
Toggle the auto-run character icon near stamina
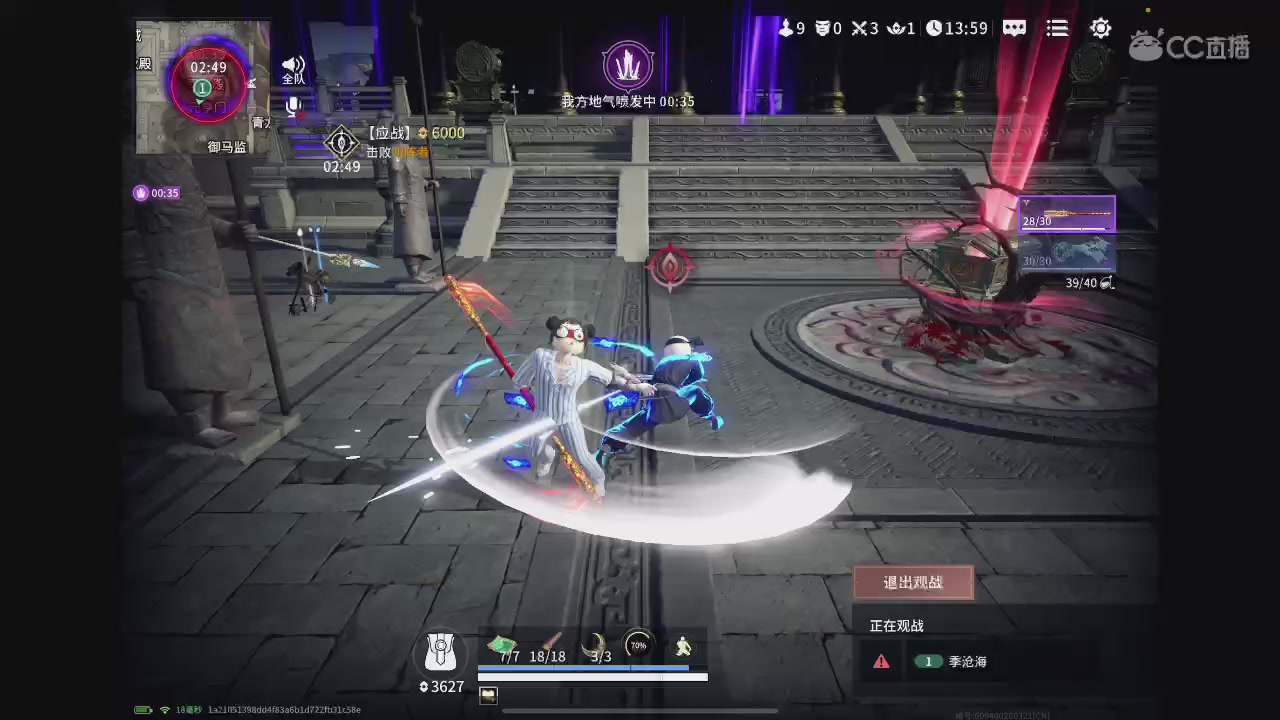[x=683, y=646]
